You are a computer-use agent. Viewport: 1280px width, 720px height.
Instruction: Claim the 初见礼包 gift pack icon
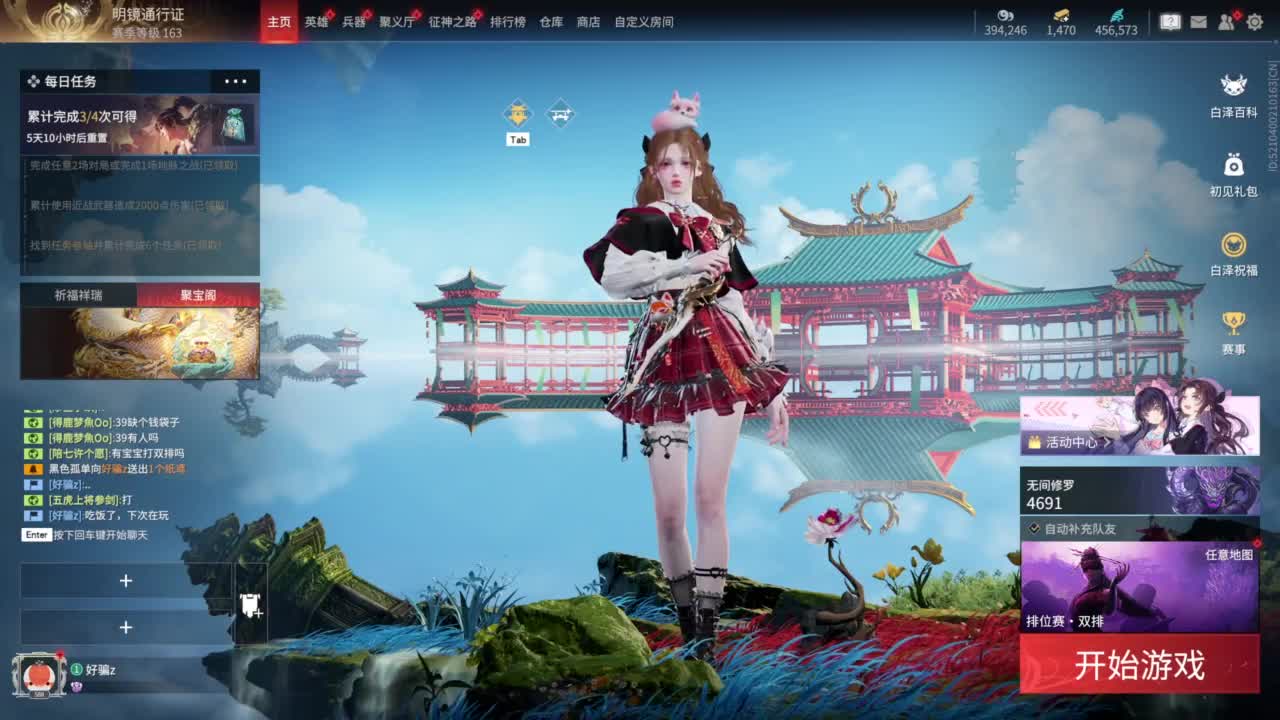coord(1235,165)
